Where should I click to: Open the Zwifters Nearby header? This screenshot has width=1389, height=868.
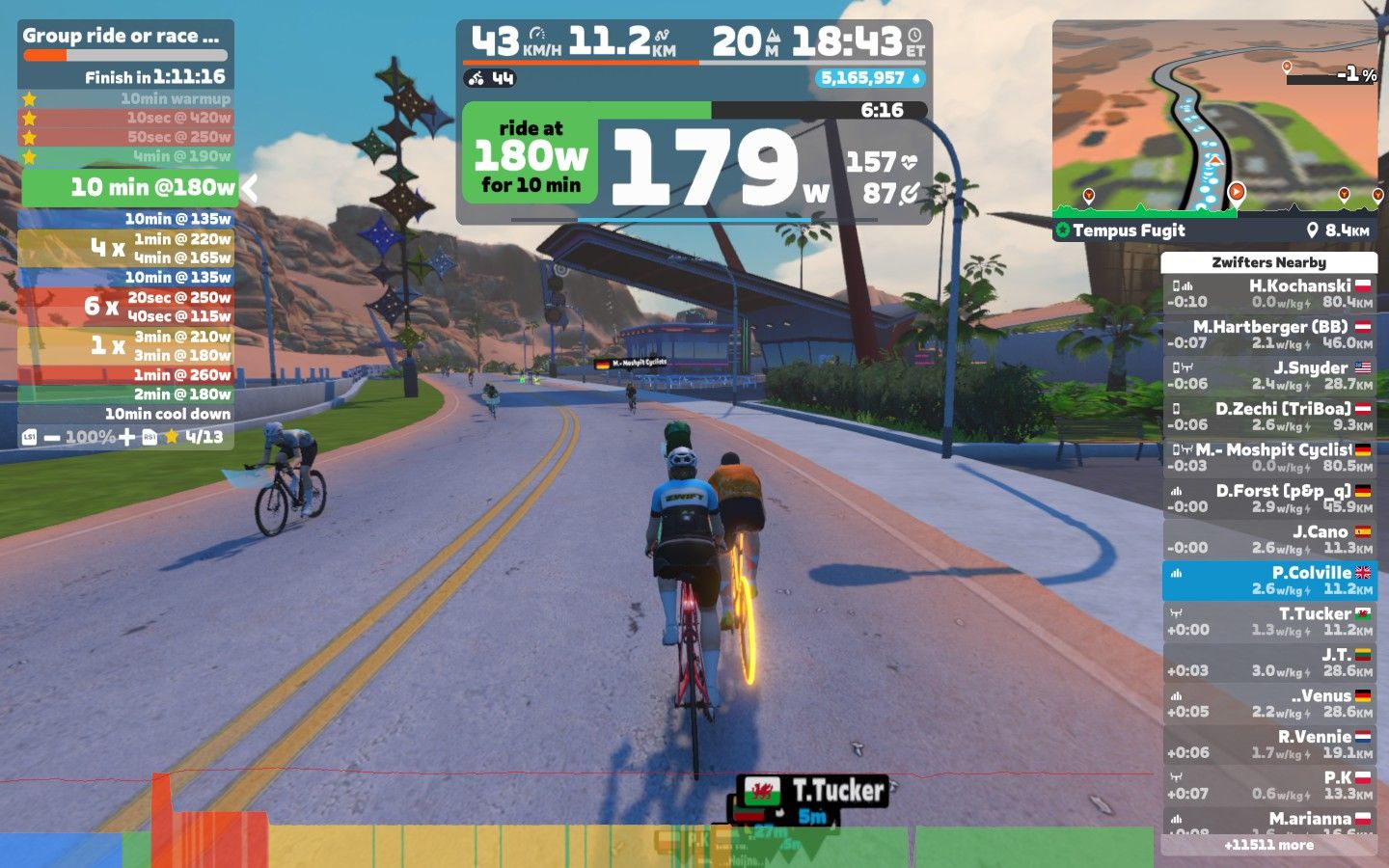coord(1268,262)
